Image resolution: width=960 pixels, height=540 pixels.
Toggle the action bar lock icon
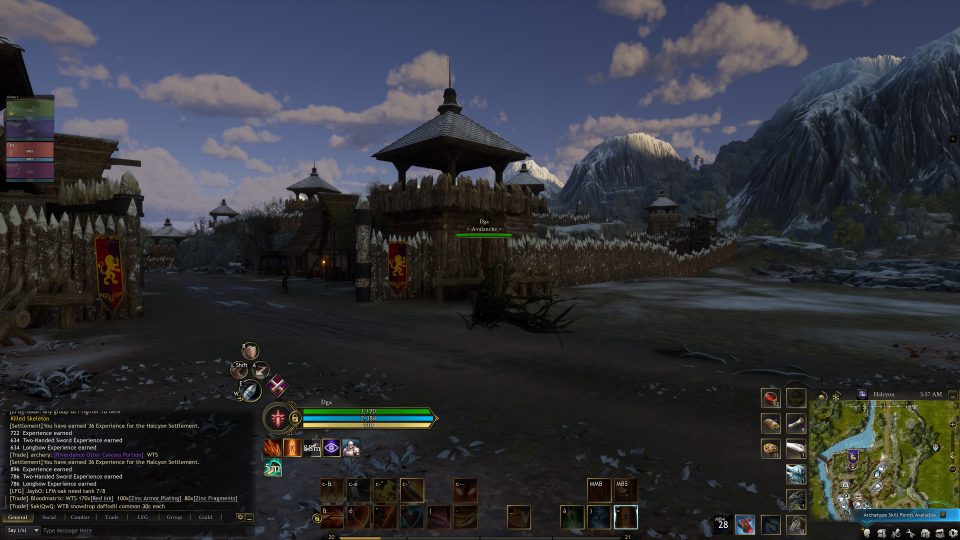(316, 518)
